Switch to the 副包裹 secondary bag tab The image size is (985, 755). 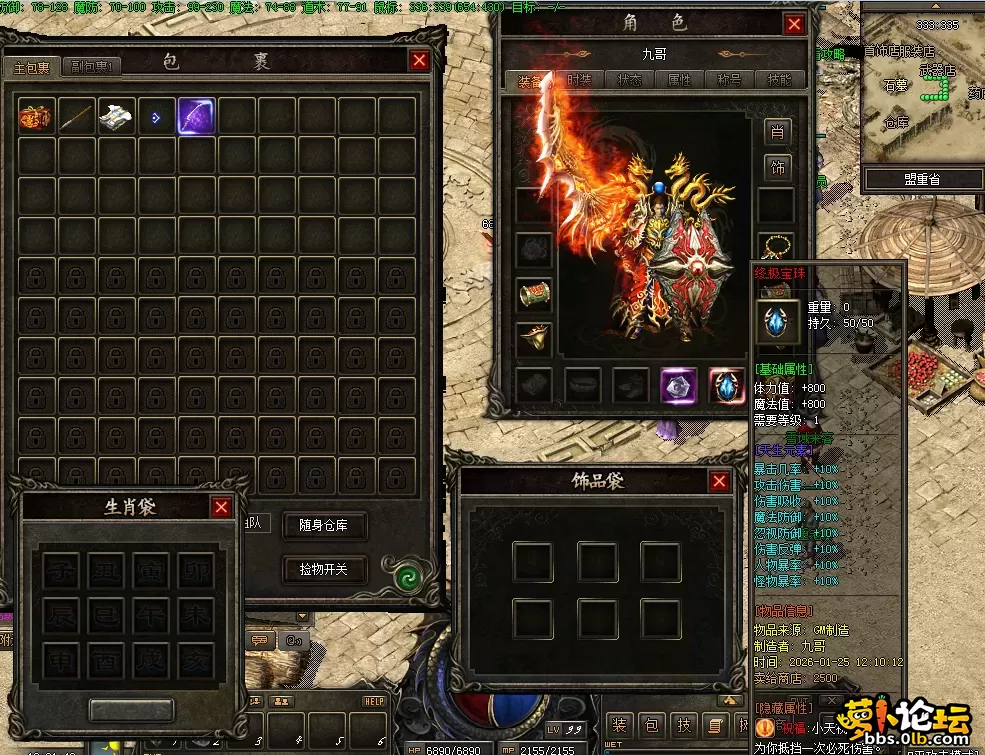click(x=93, y=67)
